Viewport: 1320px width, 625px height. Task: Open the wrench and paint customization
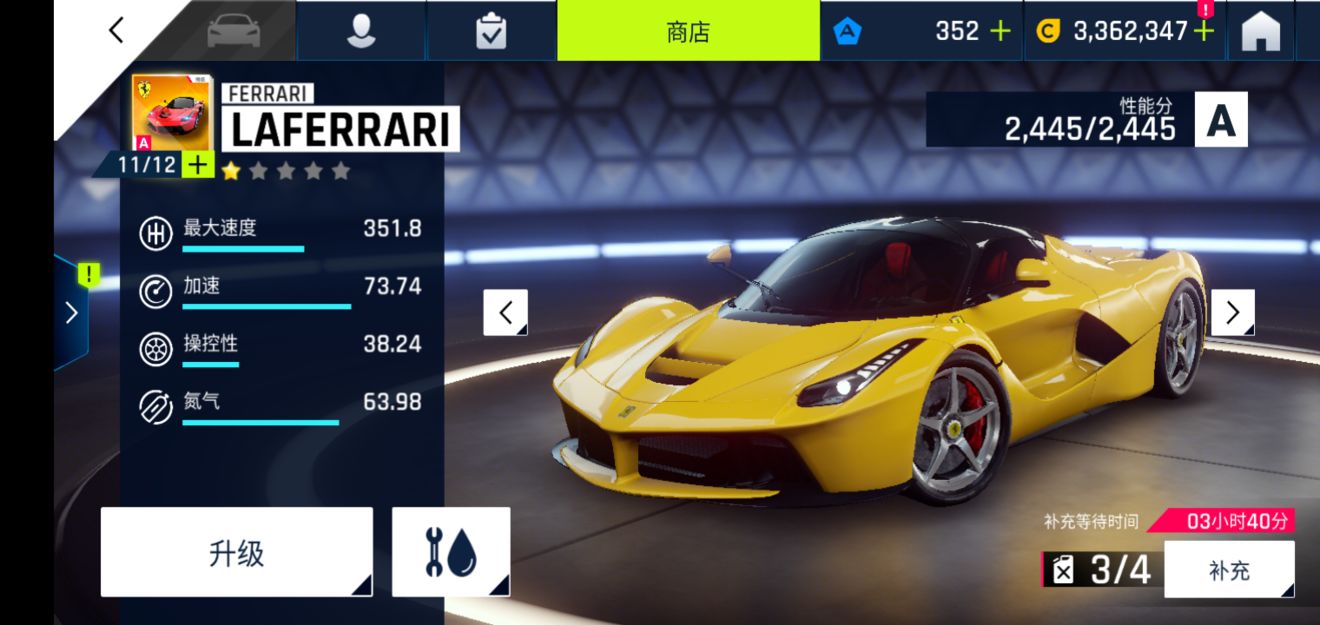pyautogui.click(x=451, y=552)
